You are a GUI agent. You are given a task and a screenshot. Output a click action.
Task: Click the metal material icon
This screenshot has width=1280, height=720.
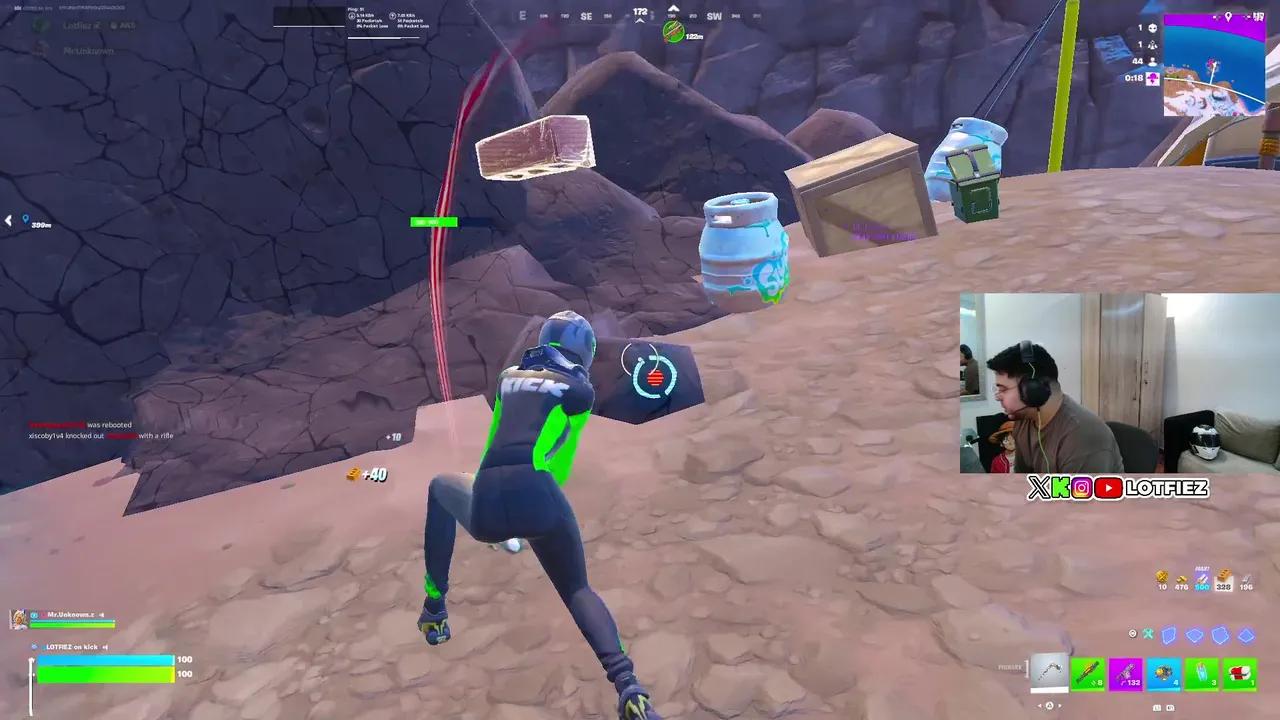click(x=1246, y=580)
